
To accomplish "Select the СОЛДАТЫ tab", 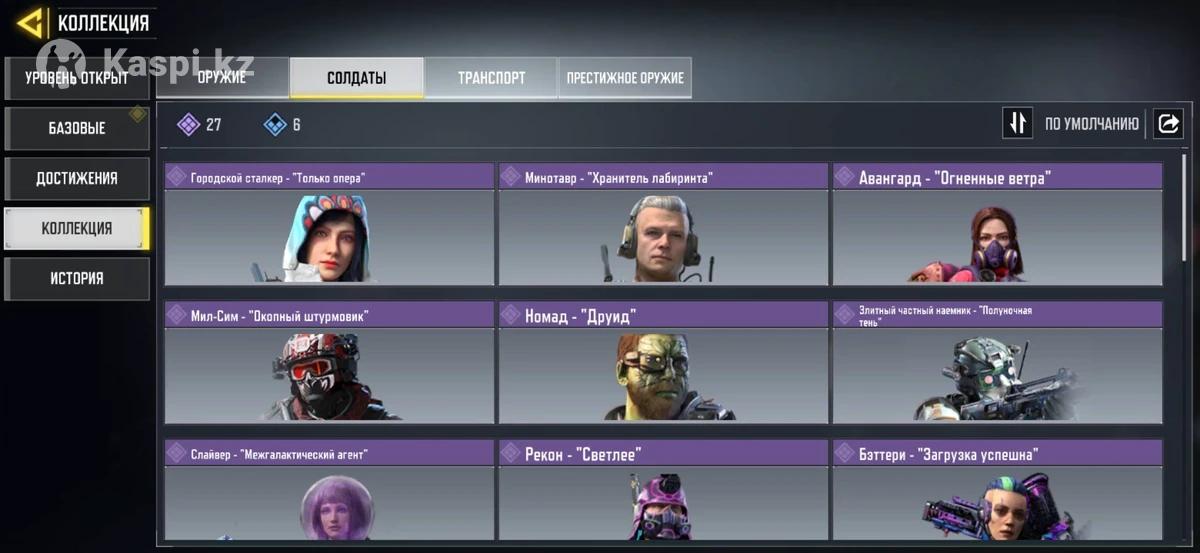I will (356, 77).
